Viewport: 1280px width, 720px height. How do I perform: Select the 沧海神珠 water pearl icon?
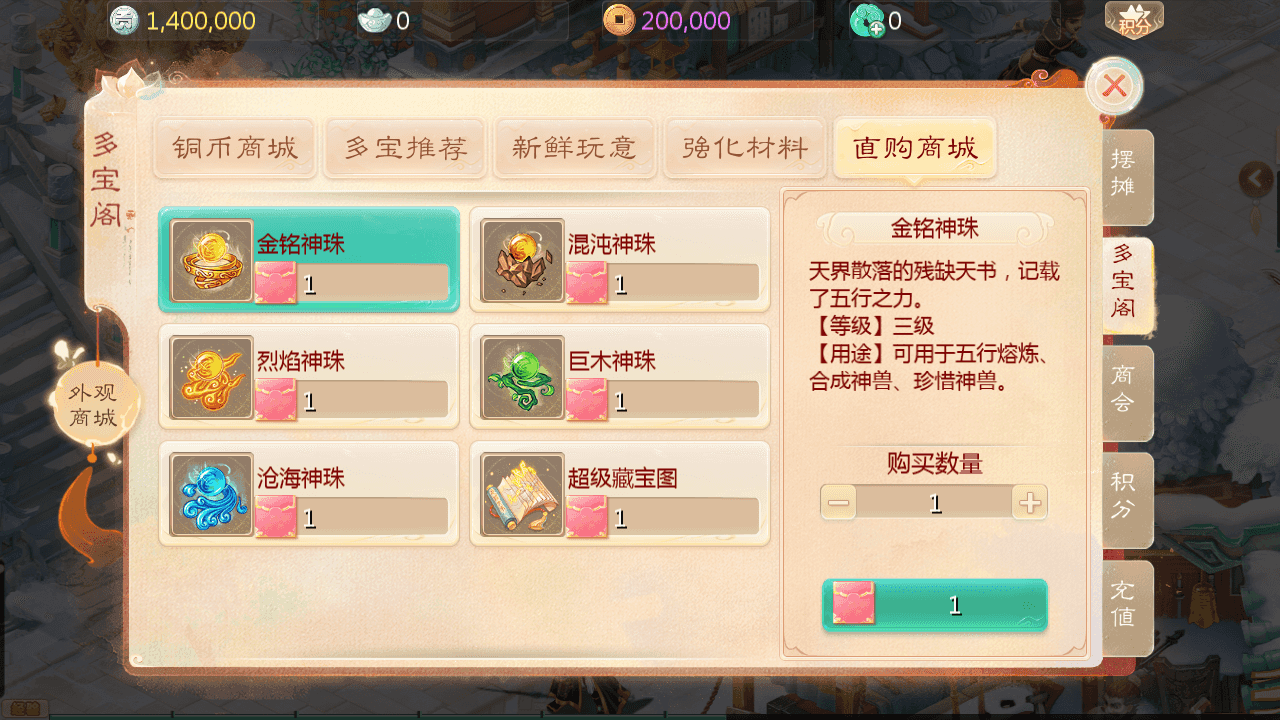point(210,492)
